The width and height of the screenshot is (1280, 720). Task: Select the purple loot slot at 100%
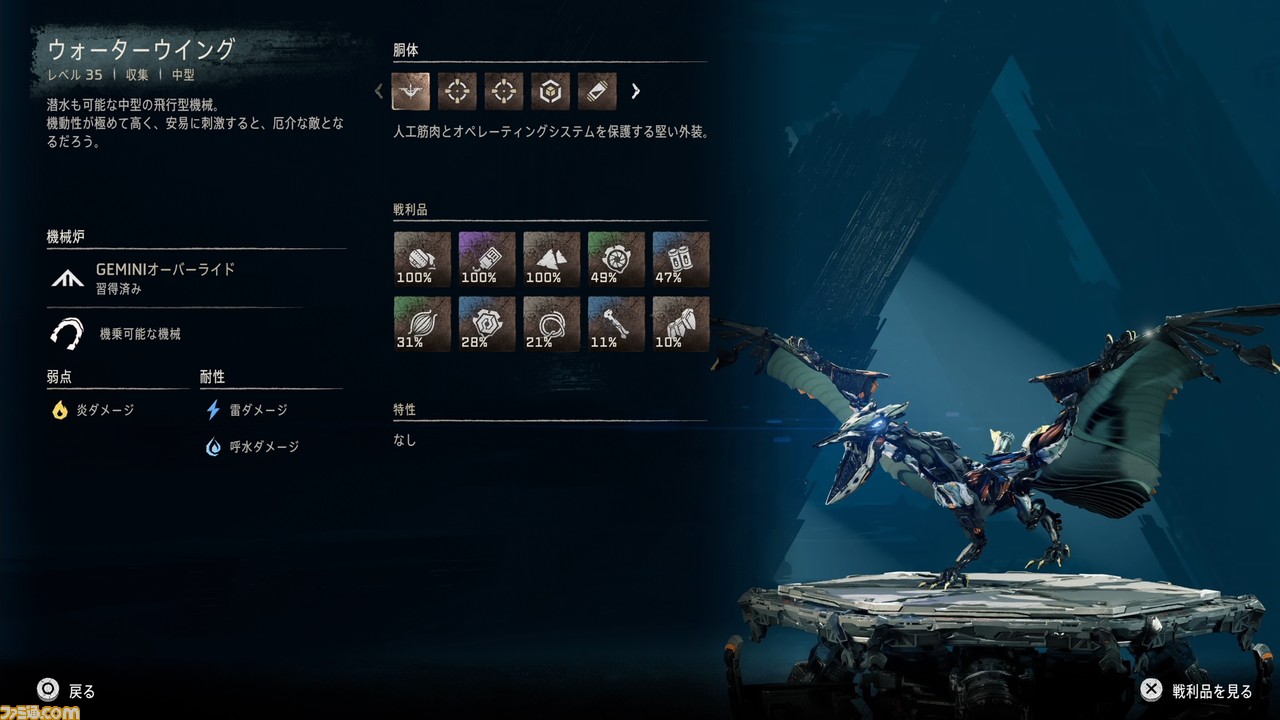pos(487,259)
